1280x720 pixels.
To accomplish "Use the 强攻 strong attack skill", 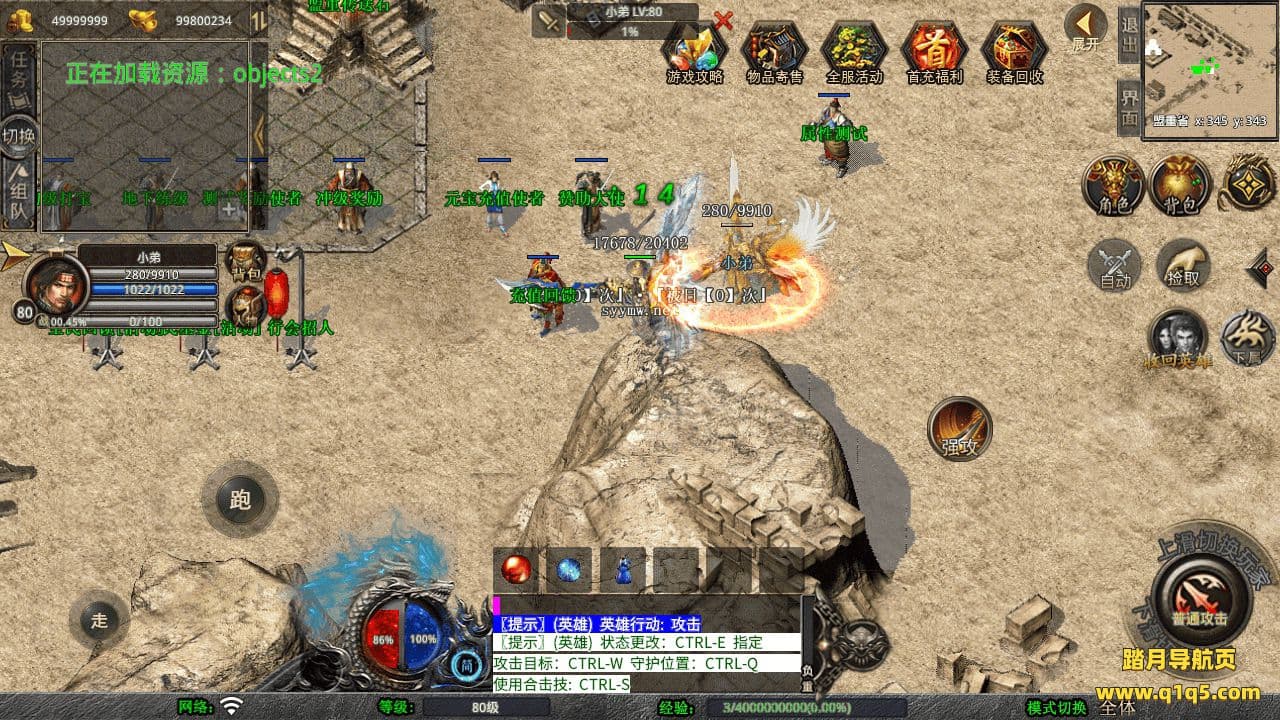I will click(960, 428).
